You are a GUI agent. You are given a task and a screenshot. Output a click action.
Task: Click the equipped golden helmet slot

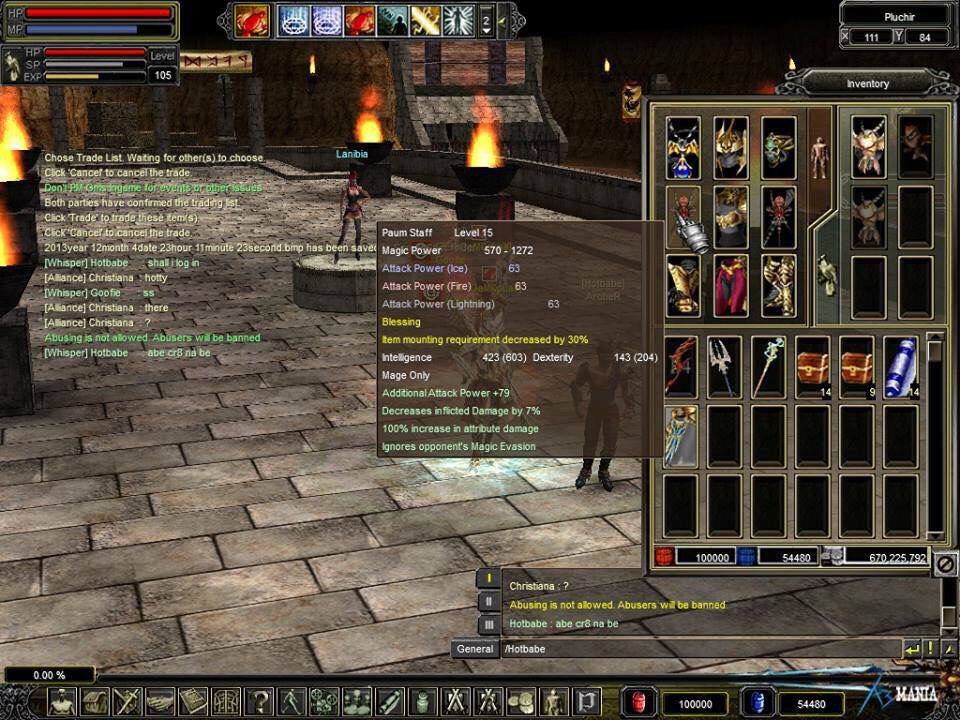pos(731,147)
